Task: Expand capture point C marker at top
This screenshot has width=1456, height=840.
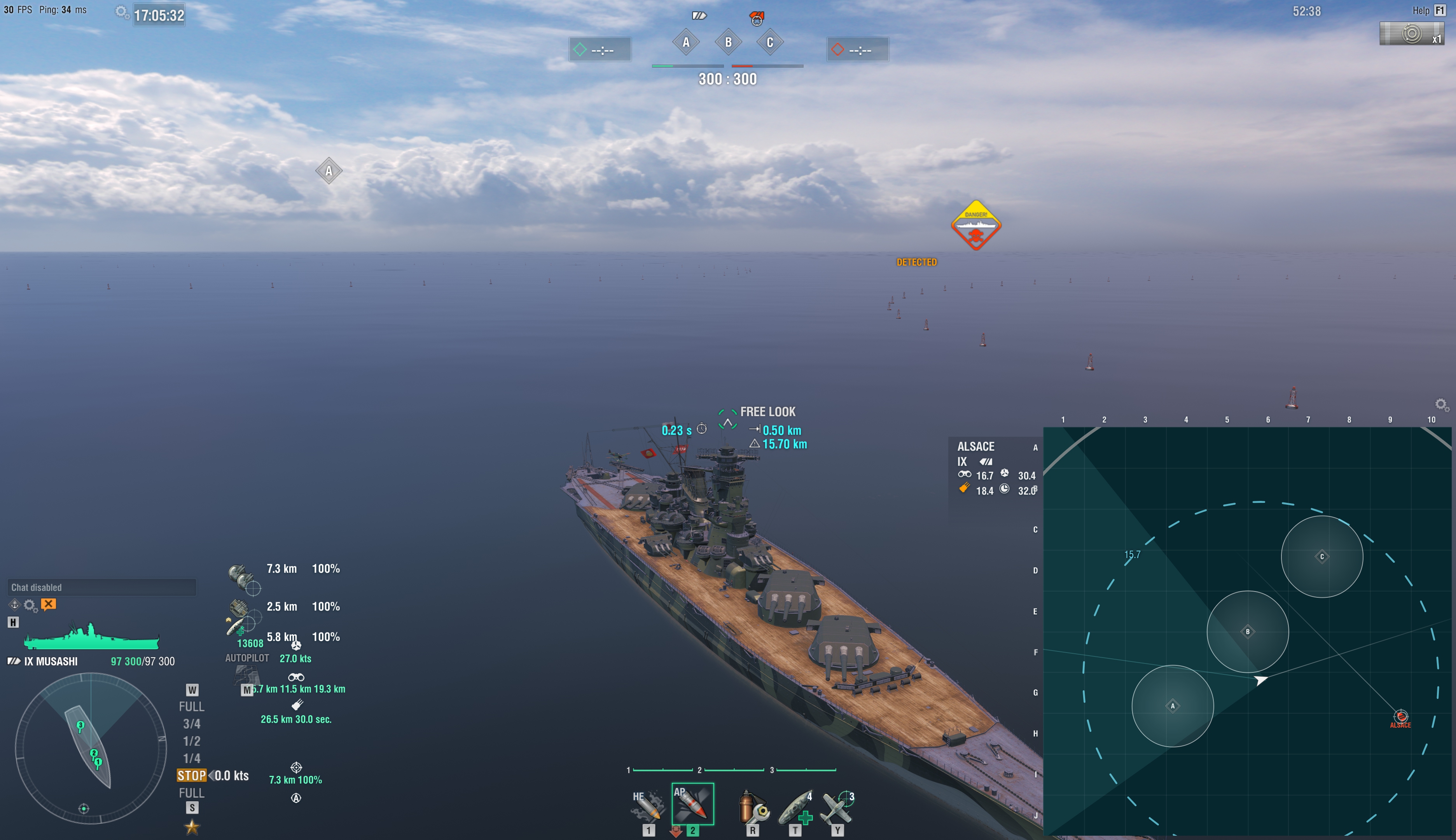Action: click(770, 42)
